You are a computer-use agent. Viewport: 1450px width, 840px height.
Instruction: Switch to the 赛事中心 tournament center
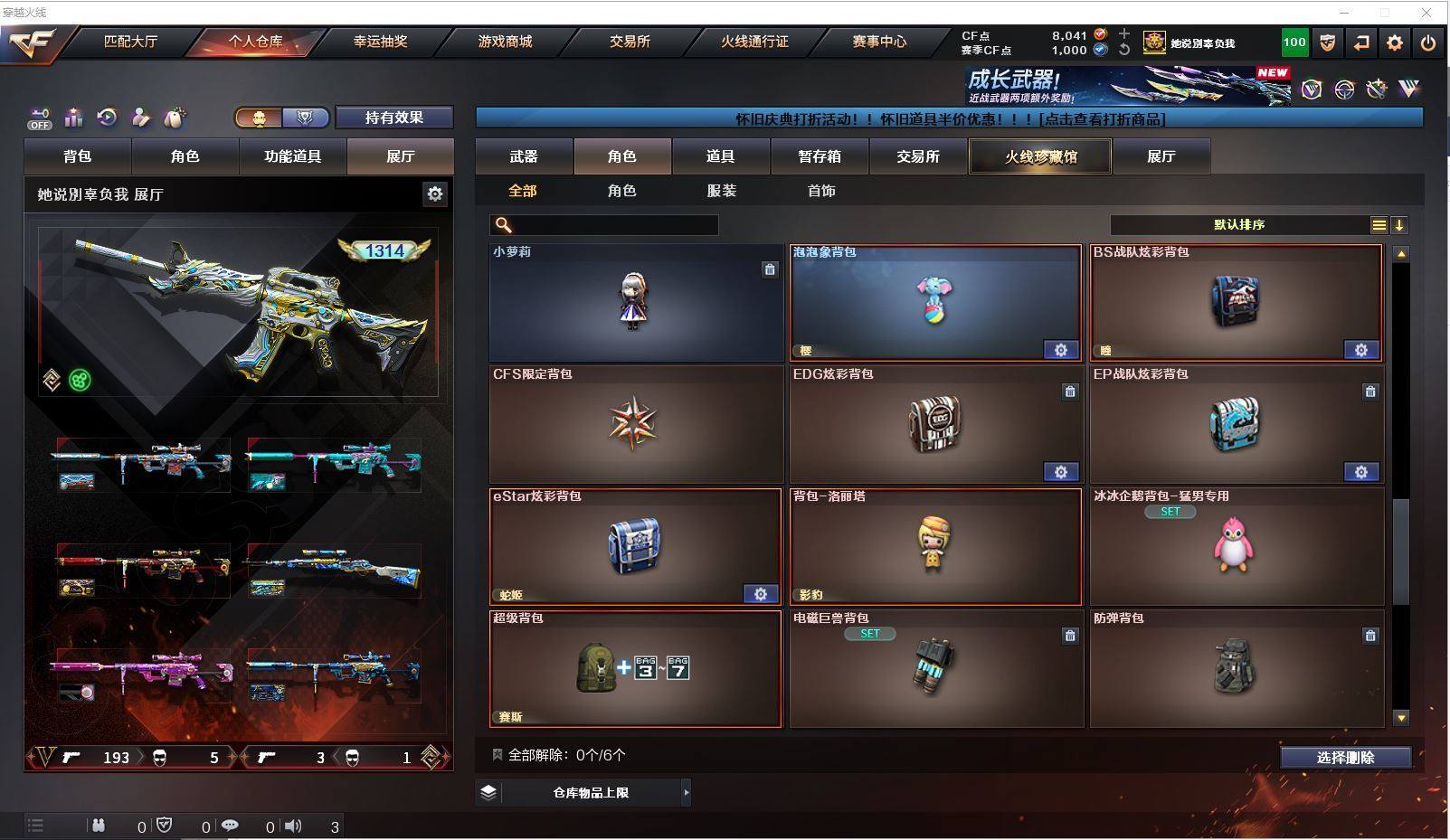(878, 42)
